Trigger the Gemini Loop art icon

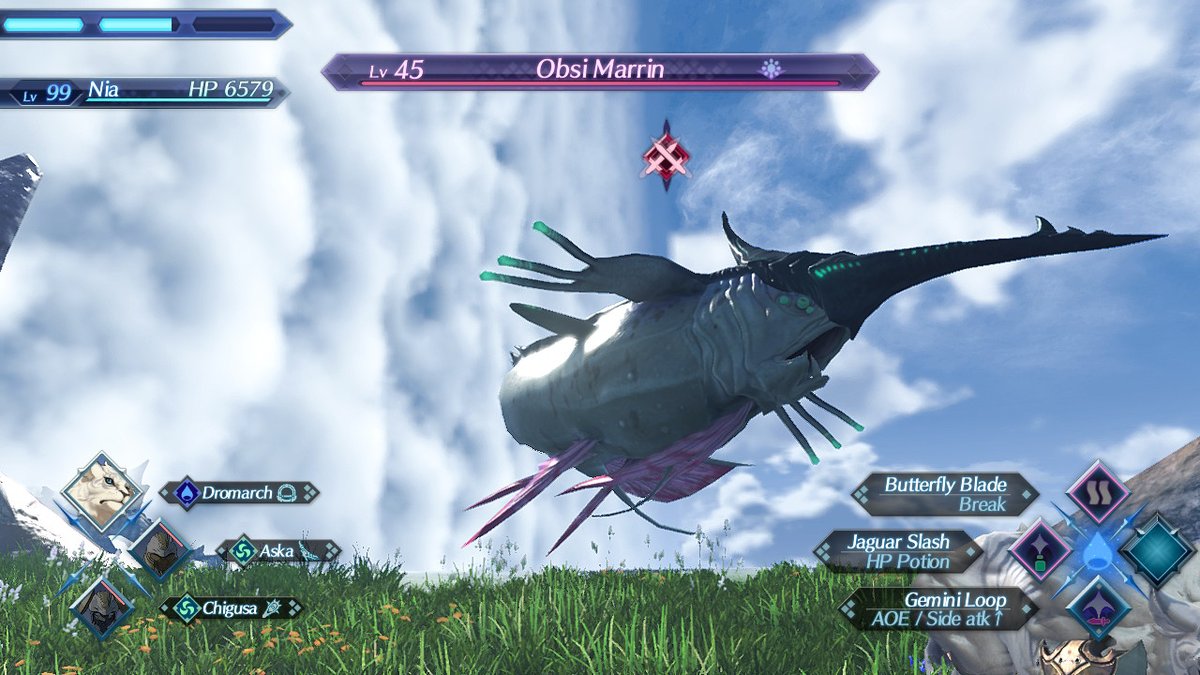(1097, 608)
